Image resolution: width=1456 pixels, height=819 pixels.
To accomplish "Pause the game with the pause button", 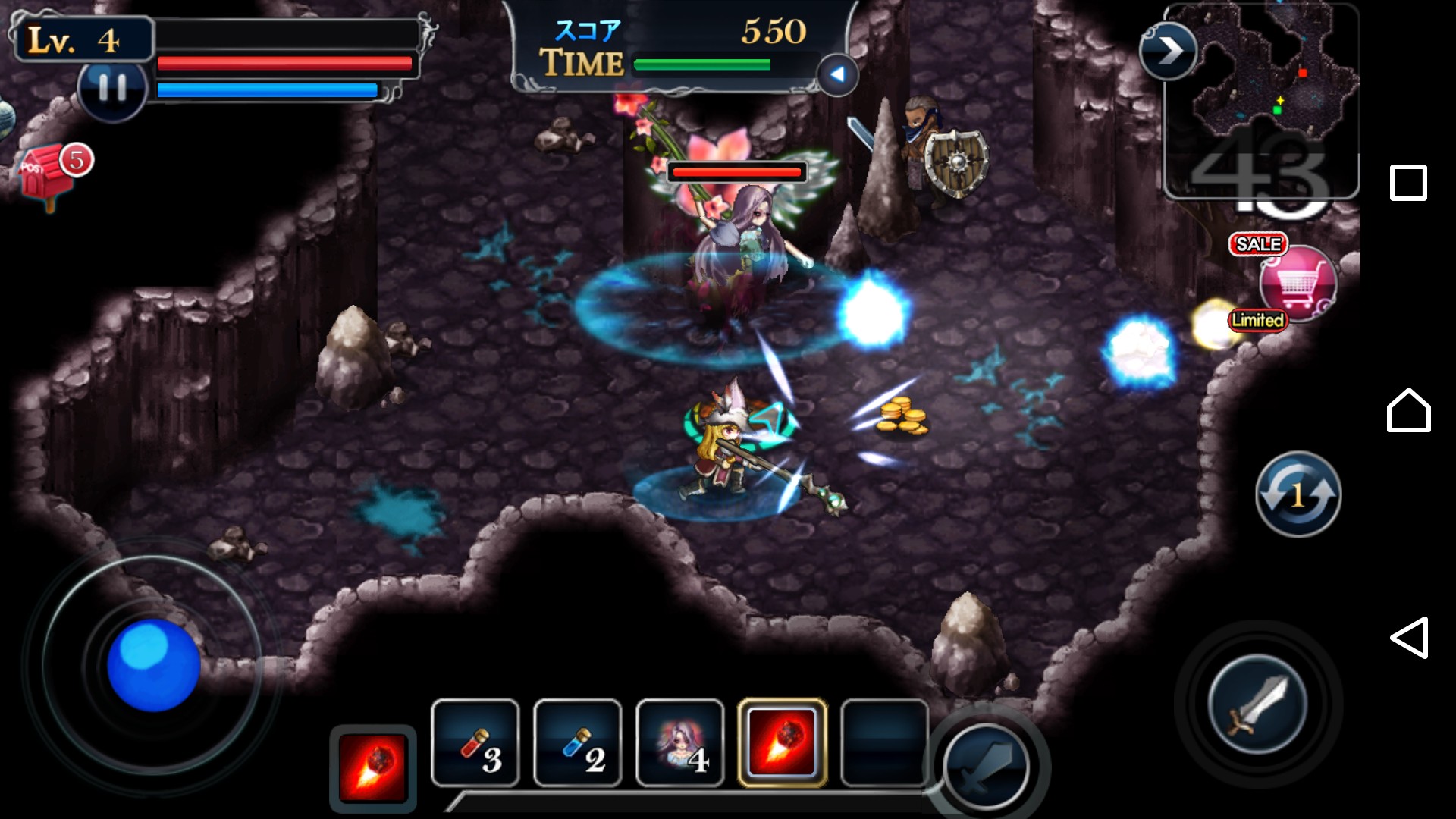I will (112, 89).
